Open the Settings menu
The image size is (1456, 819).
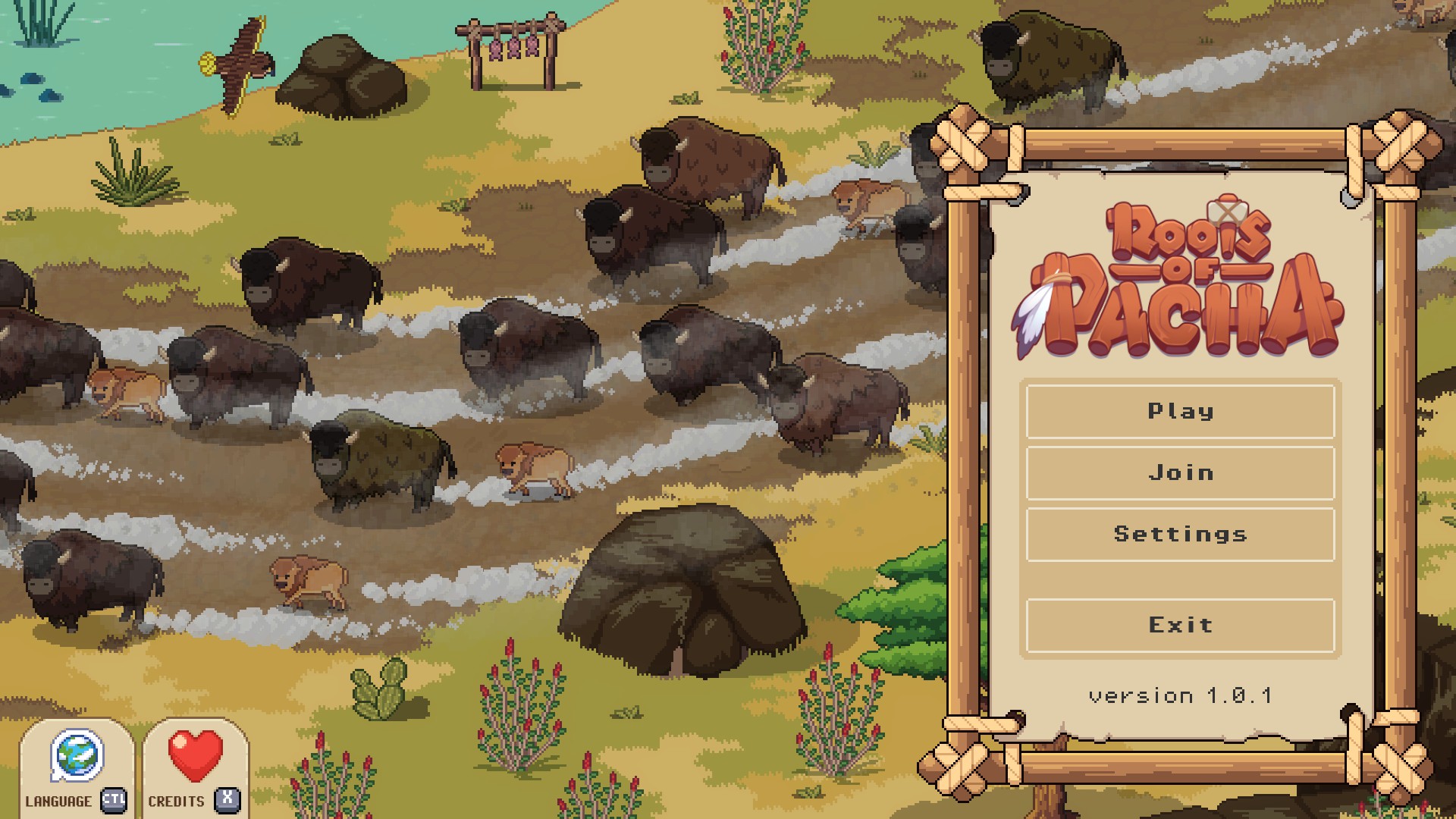click(x=1180, y=535)
